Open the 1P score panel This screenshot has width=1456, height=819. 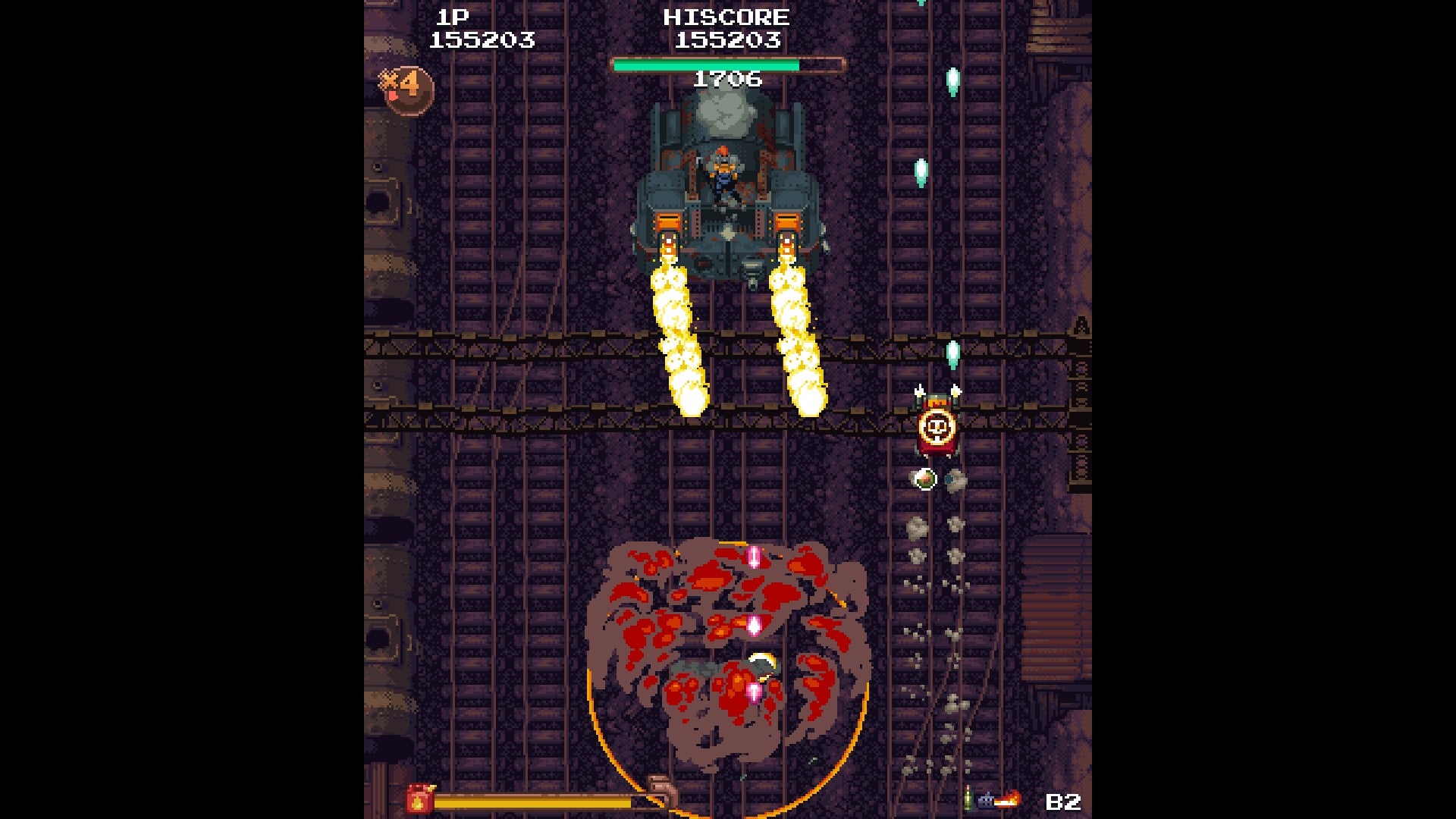pyautogui.click(x=453, y=17)
